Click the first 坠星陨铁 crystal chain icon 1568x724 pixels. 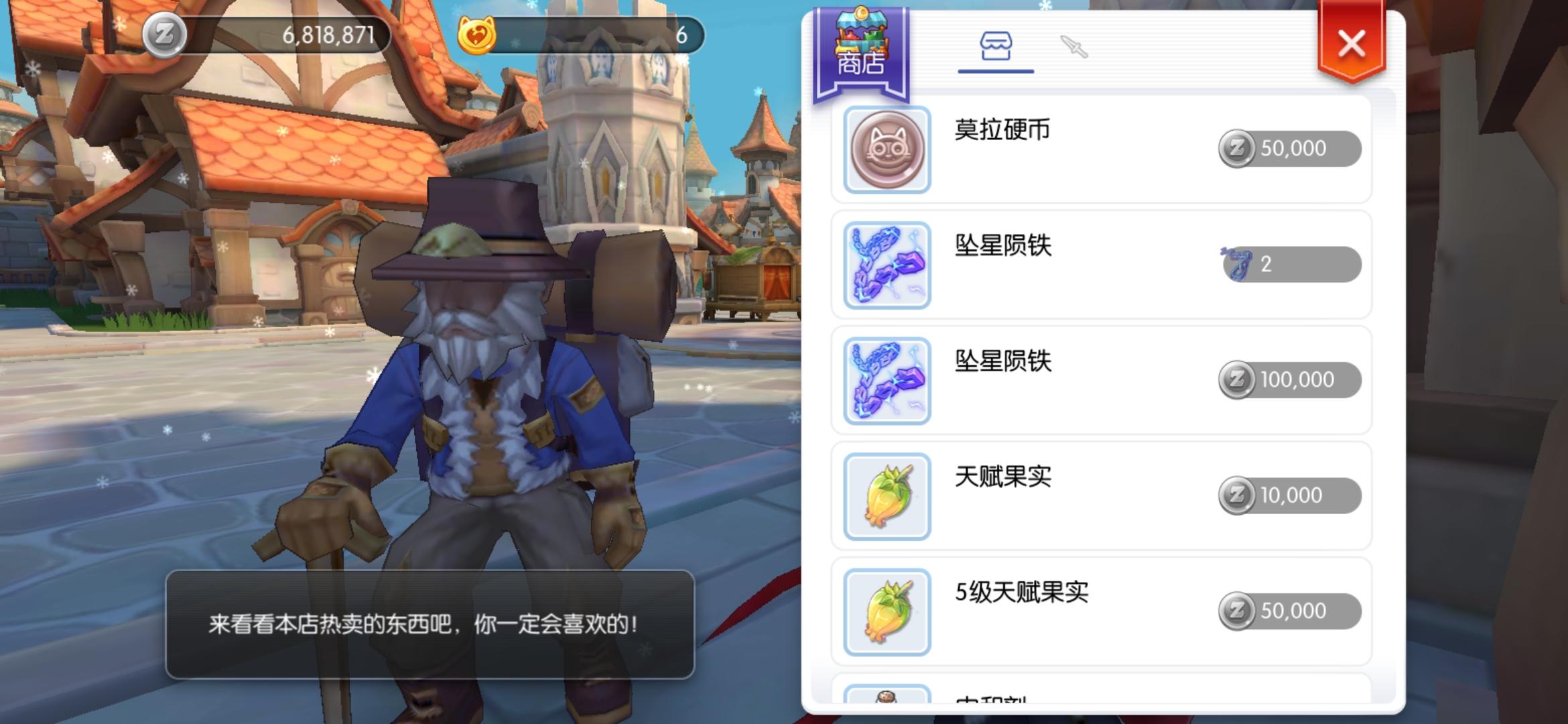886,263
